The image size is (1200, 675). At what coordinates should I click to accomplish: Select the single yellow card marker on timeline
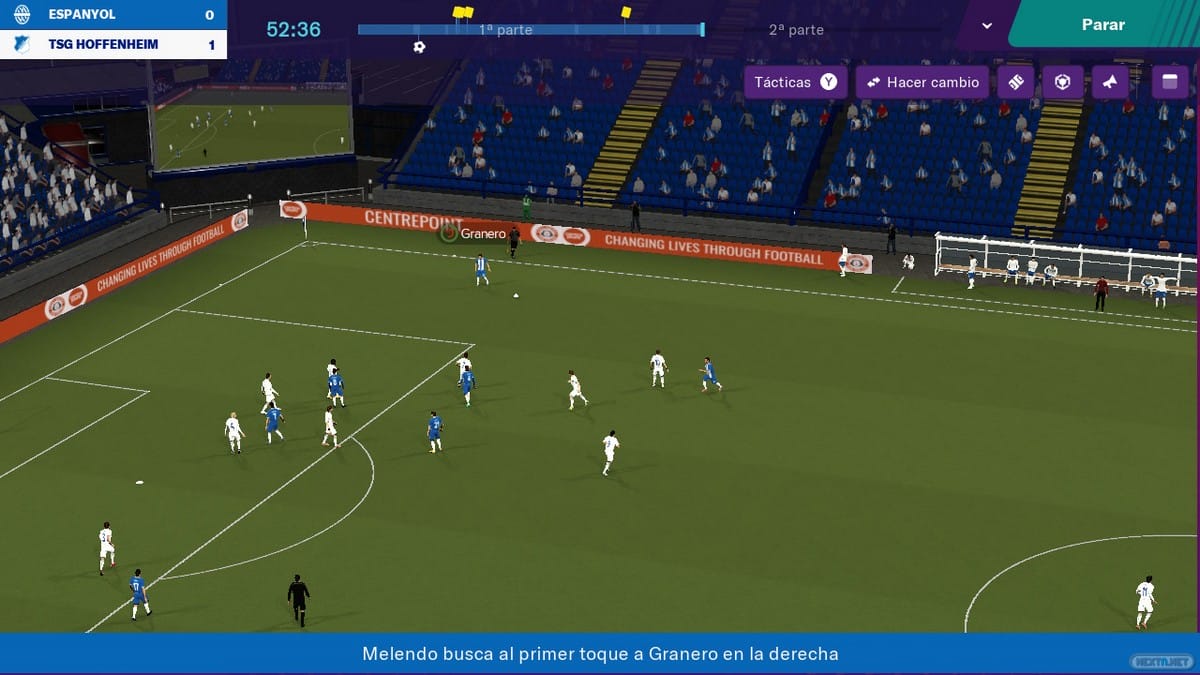click(626, 12)
